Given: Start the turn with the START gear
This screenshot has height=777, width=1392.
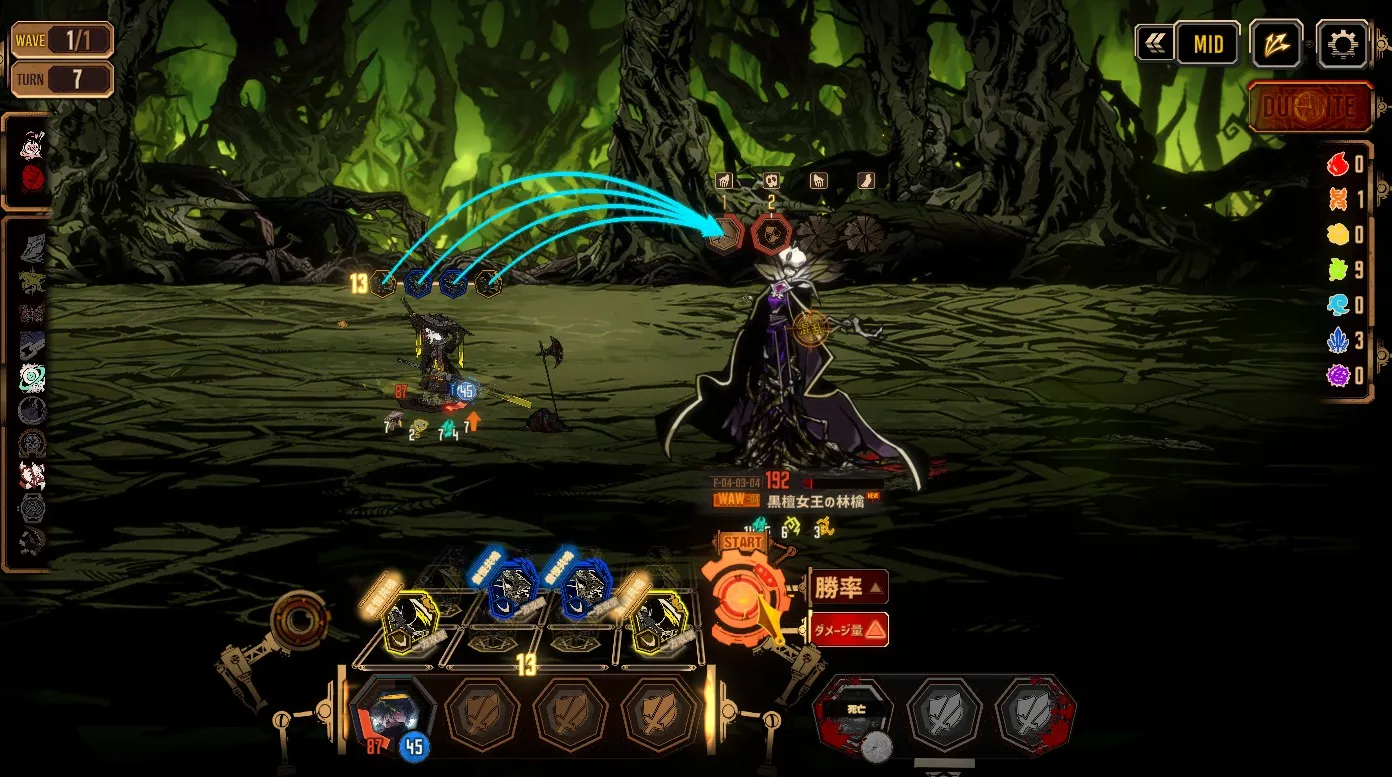Looking at the screenshot, I should 741,595.
